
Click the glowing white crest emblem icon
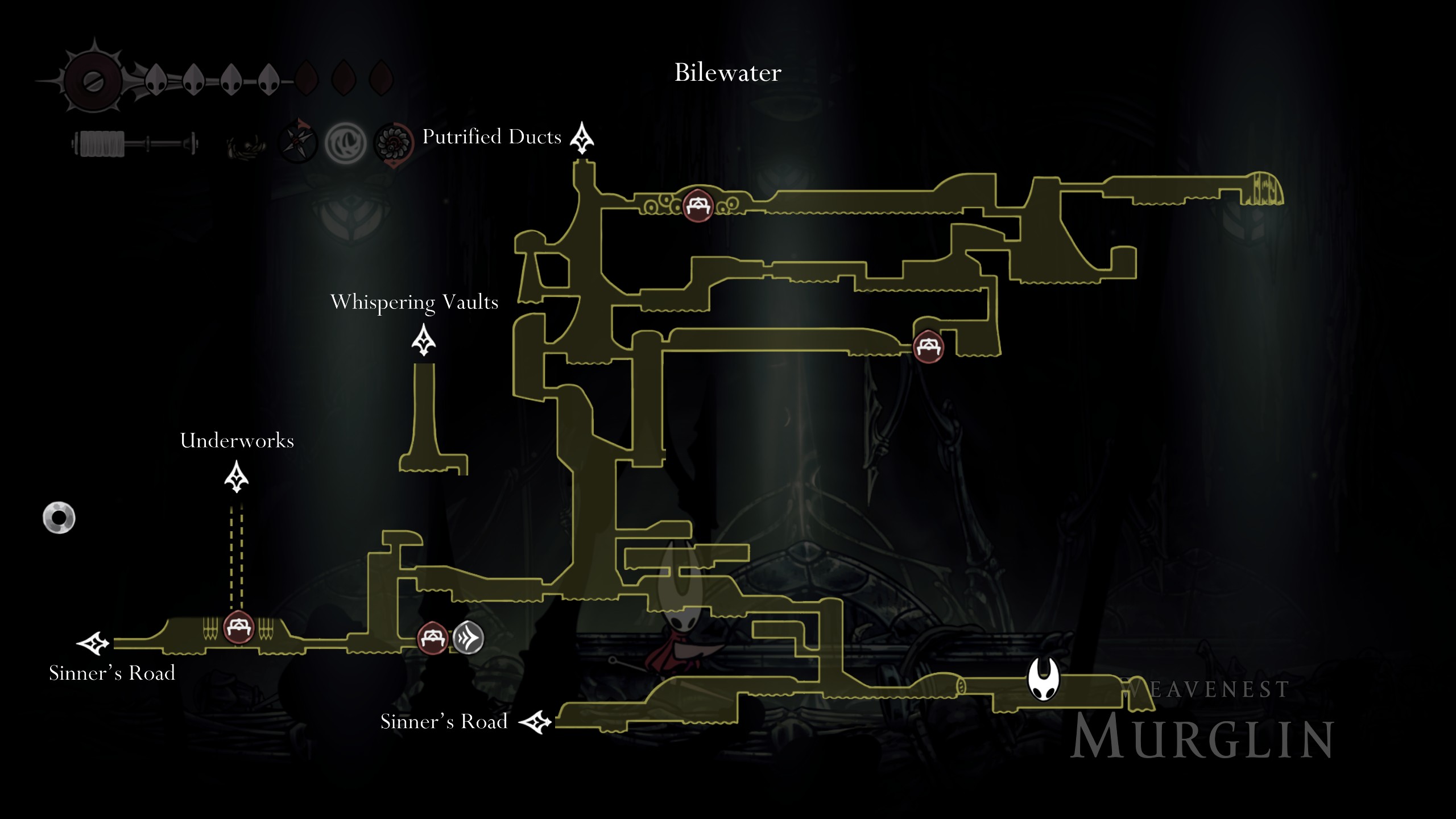click(x=344, y=143)
